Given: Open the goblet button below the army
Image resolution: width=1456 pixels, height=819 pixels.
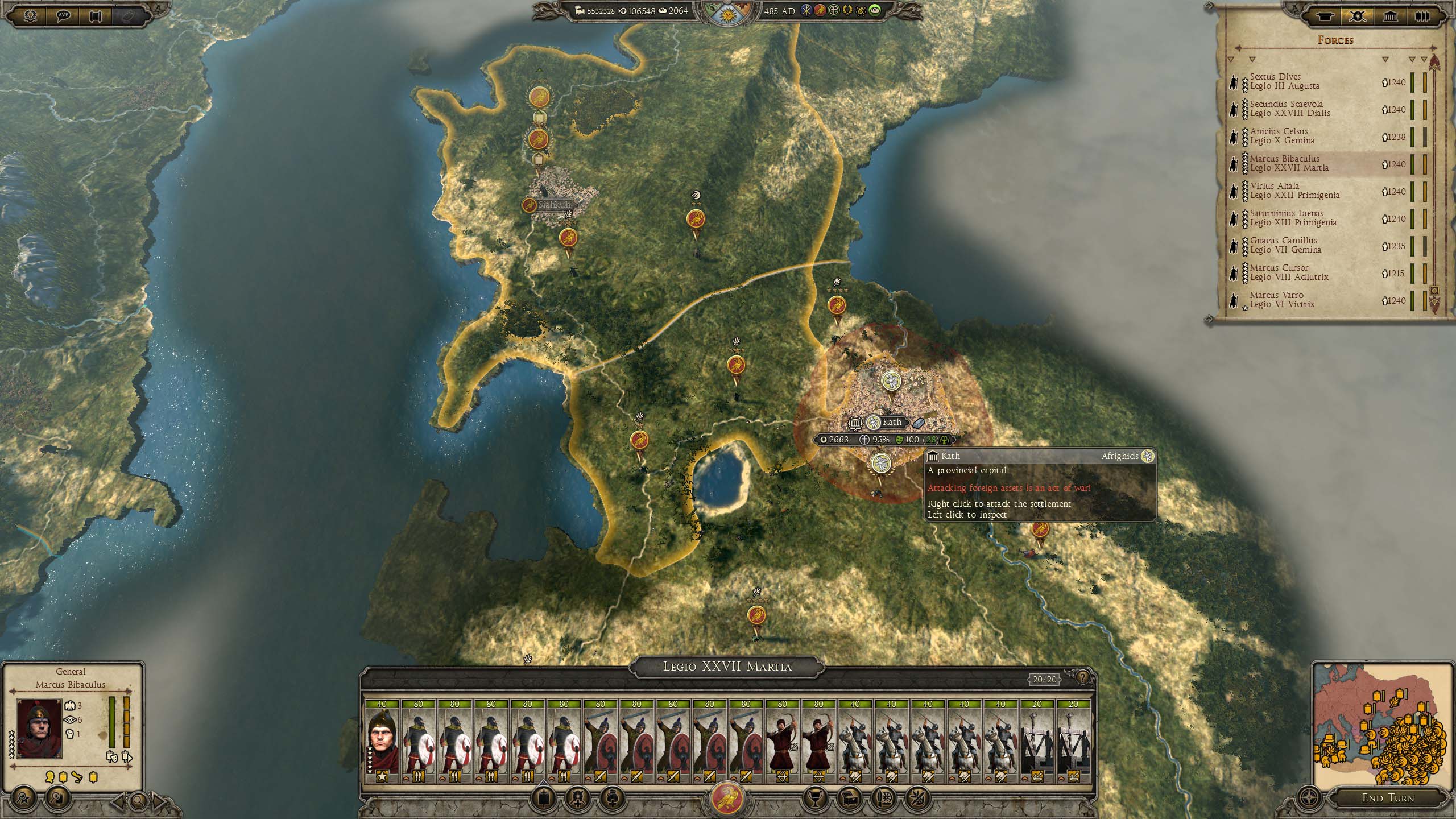Looking at the screenshot, I should pyautogui.click(x=814, y=797).
